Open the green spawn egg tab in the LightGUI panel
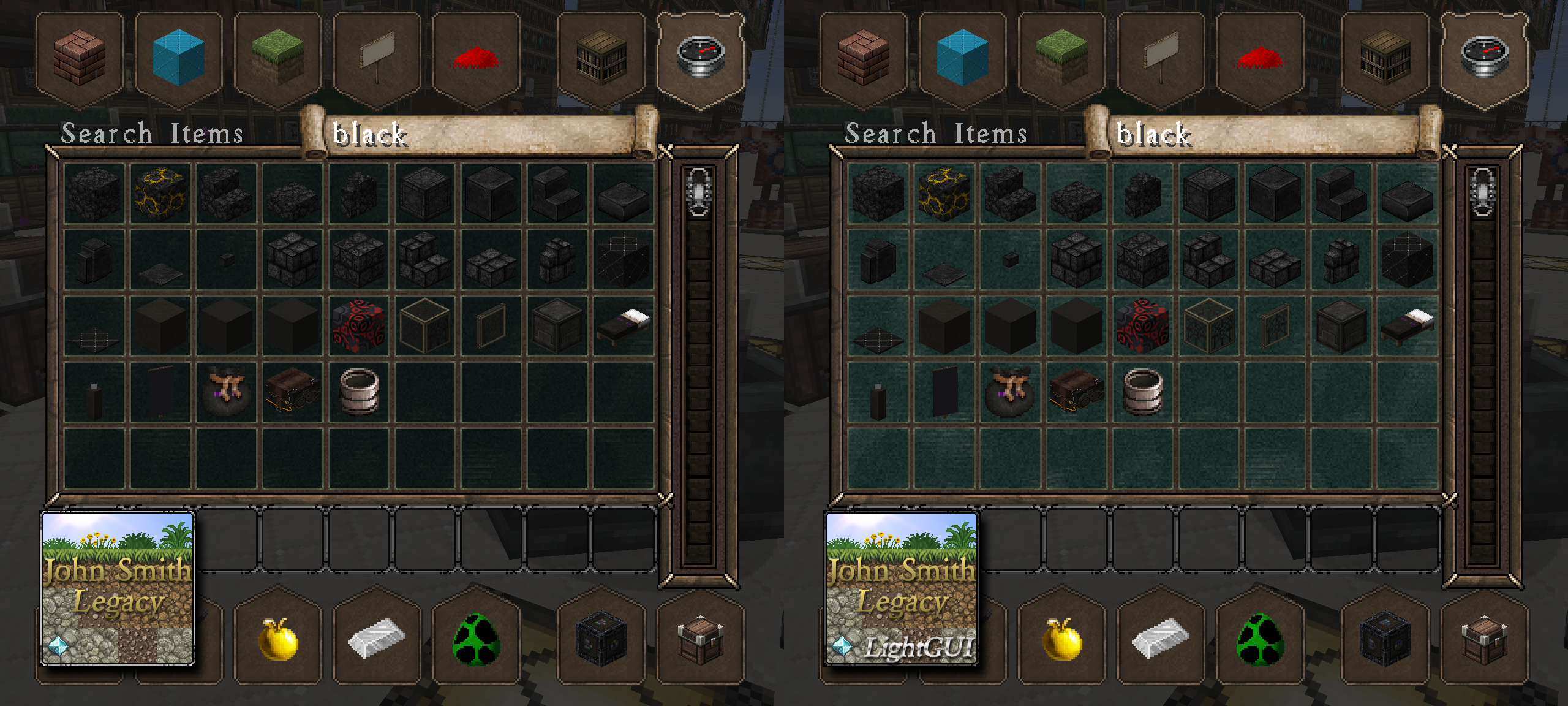Viewport: 1568px width, 706px height. coord(1260,640)
